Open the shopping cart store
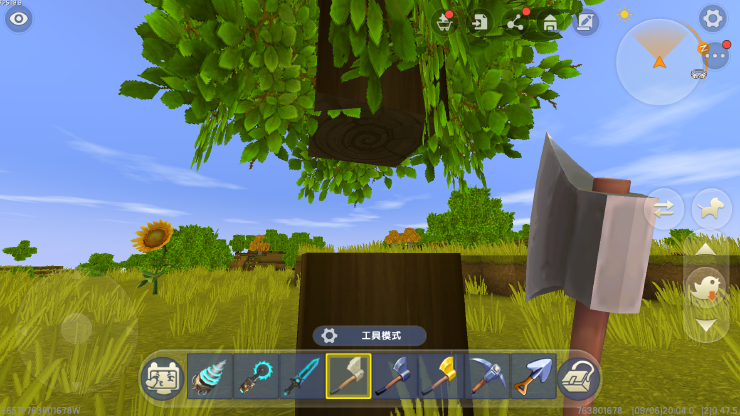The width and height of the screenshot is (740, 416). click(446, 22)
